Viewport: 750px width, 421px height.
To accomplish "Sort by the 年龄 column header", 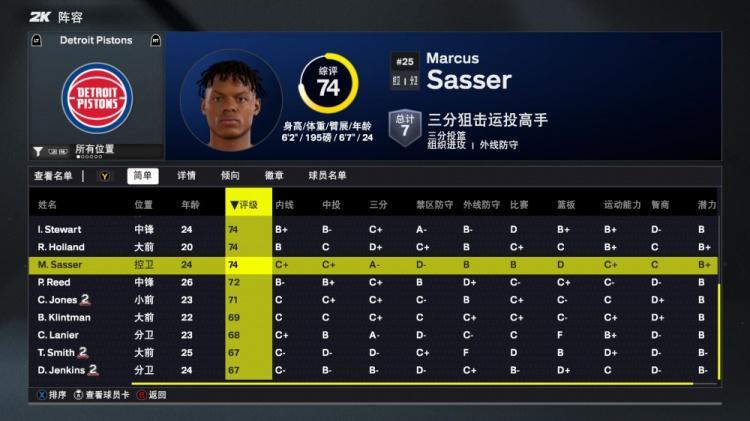I will pyautogui.click(x=189, y=205).
